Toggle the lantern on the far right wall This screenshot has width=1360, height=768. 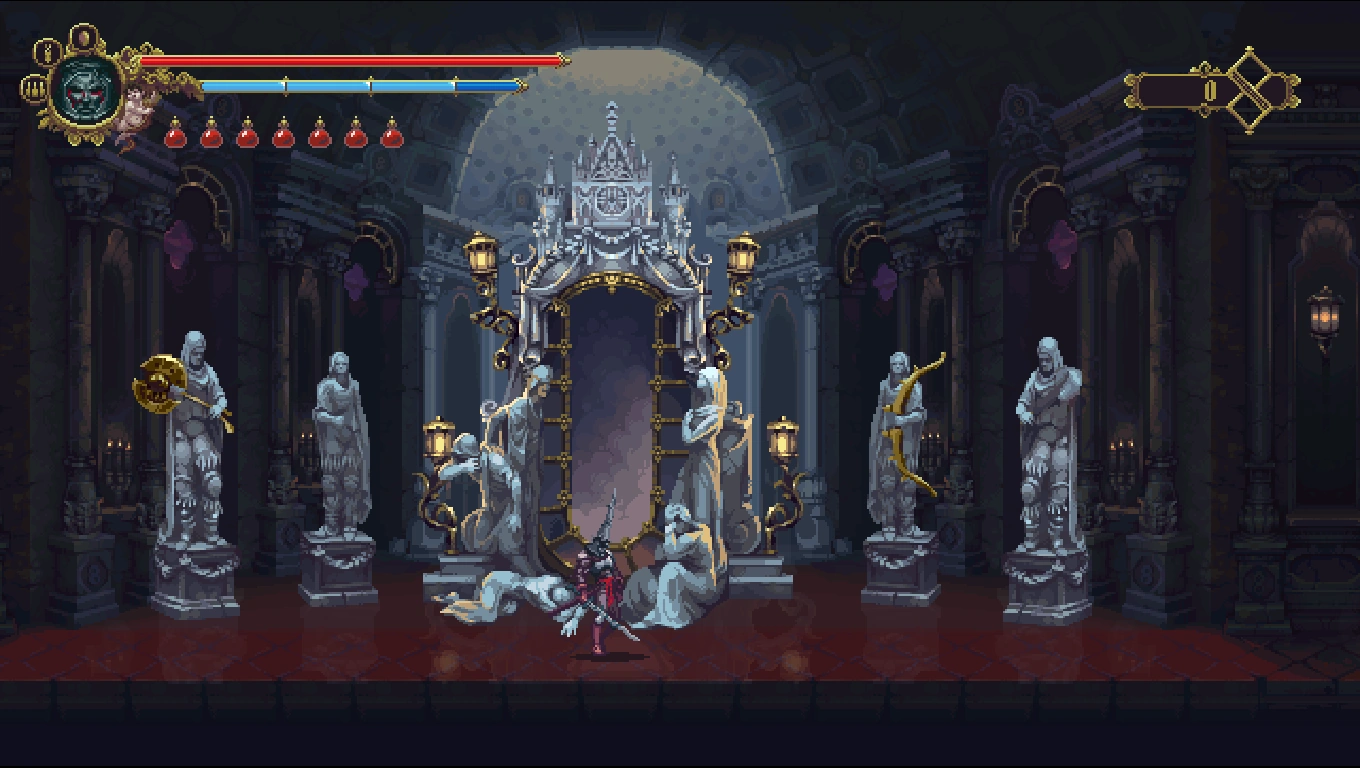[x=1322, y=315]
